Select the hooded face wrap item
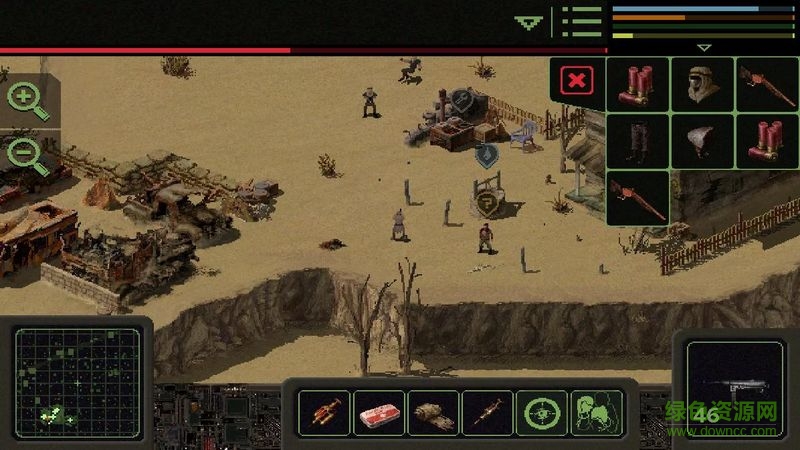800x450 pixels. click(x=702, y=84)
